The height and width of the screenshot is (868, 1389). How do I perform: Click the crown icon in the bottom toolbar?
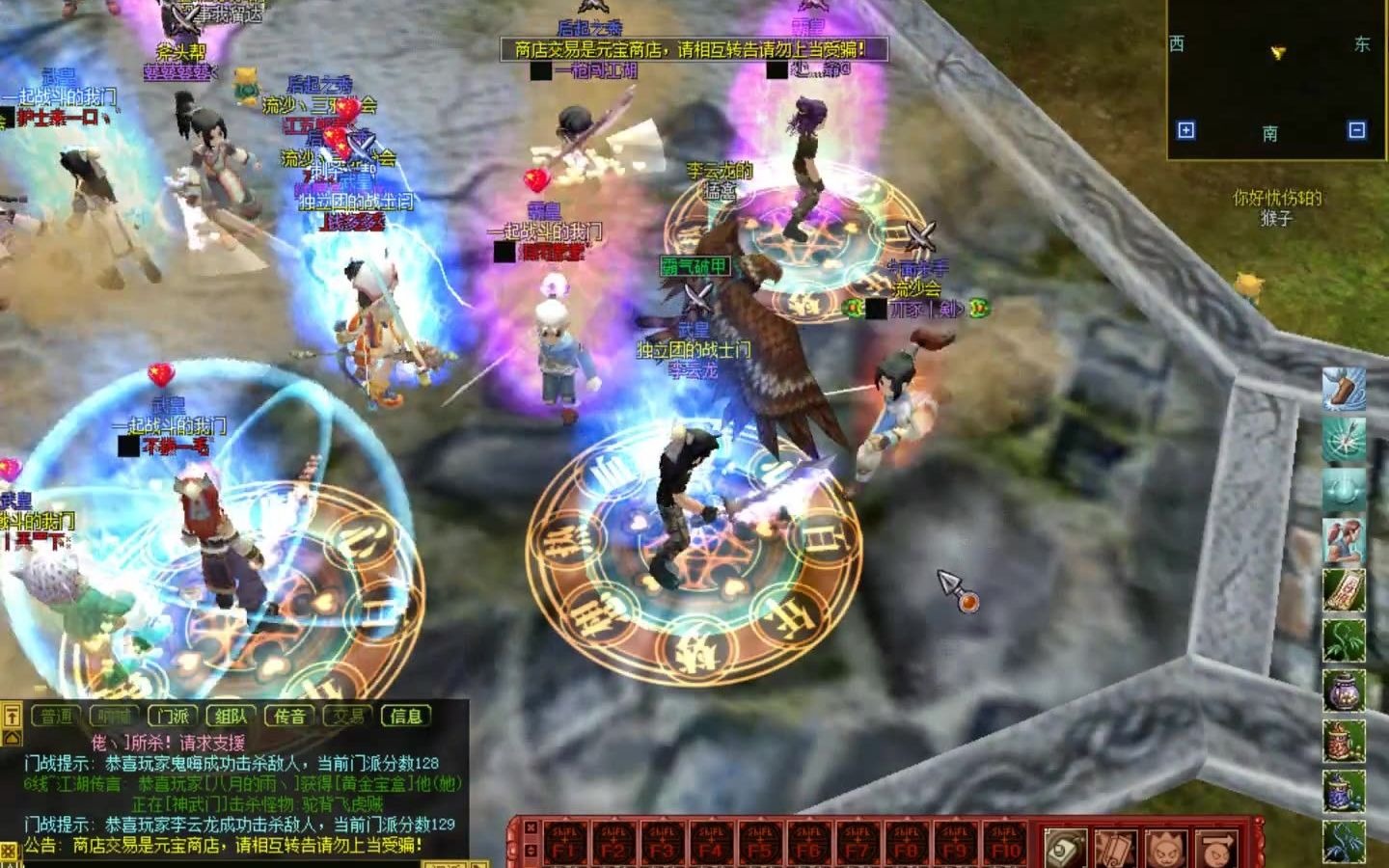click(x=1167, y=849)
